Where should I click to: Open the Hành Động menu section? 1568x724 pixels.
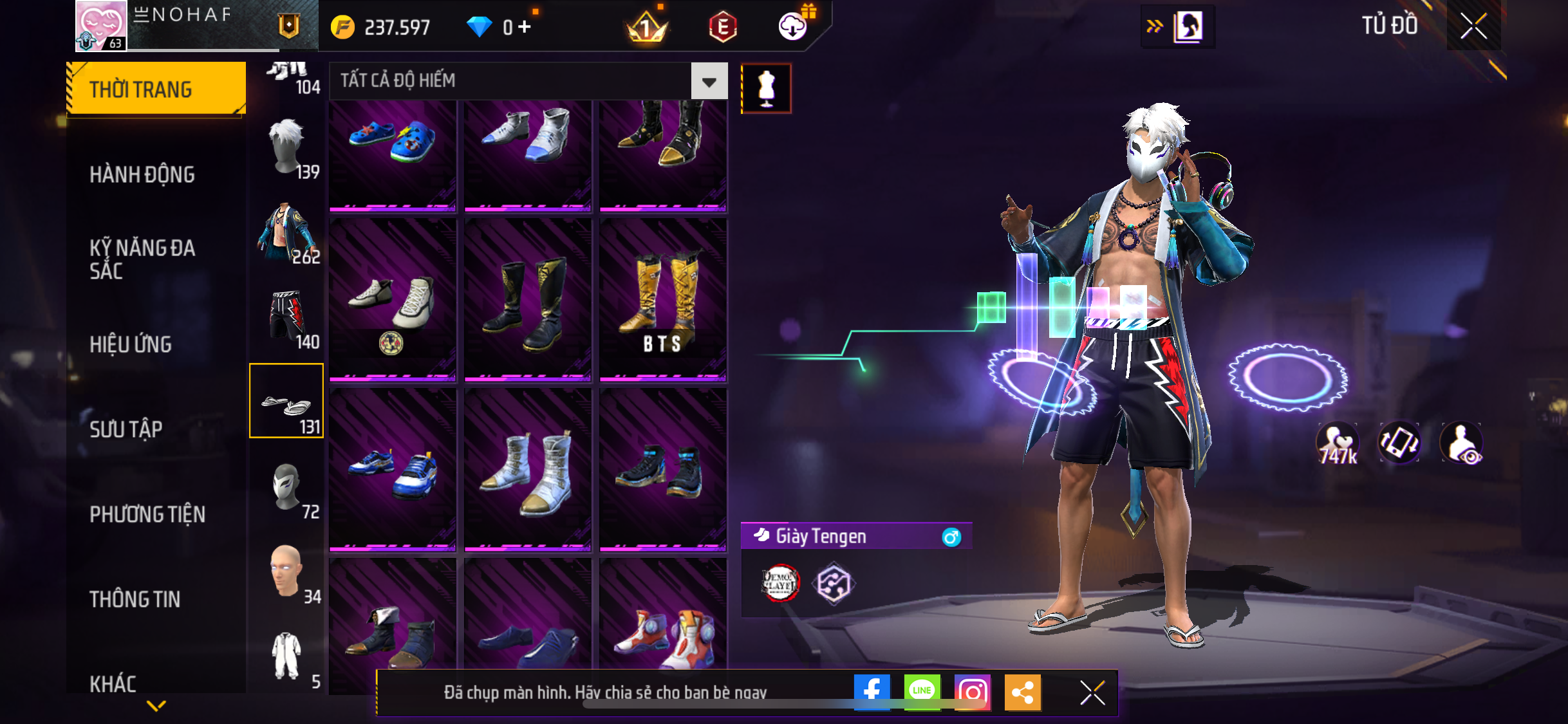(x=142, y=174)
